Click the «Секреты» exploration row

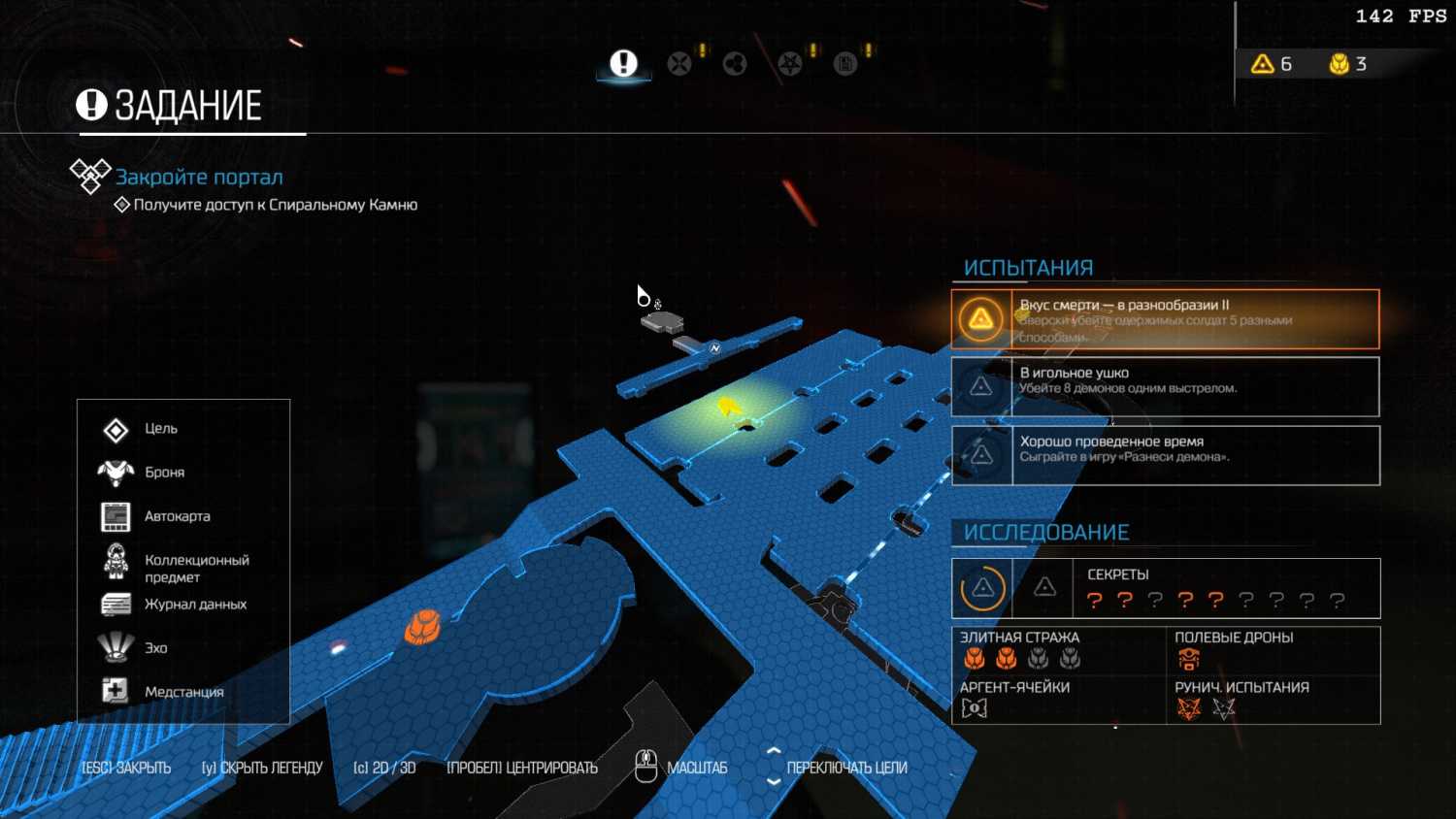coord(1165,588)
